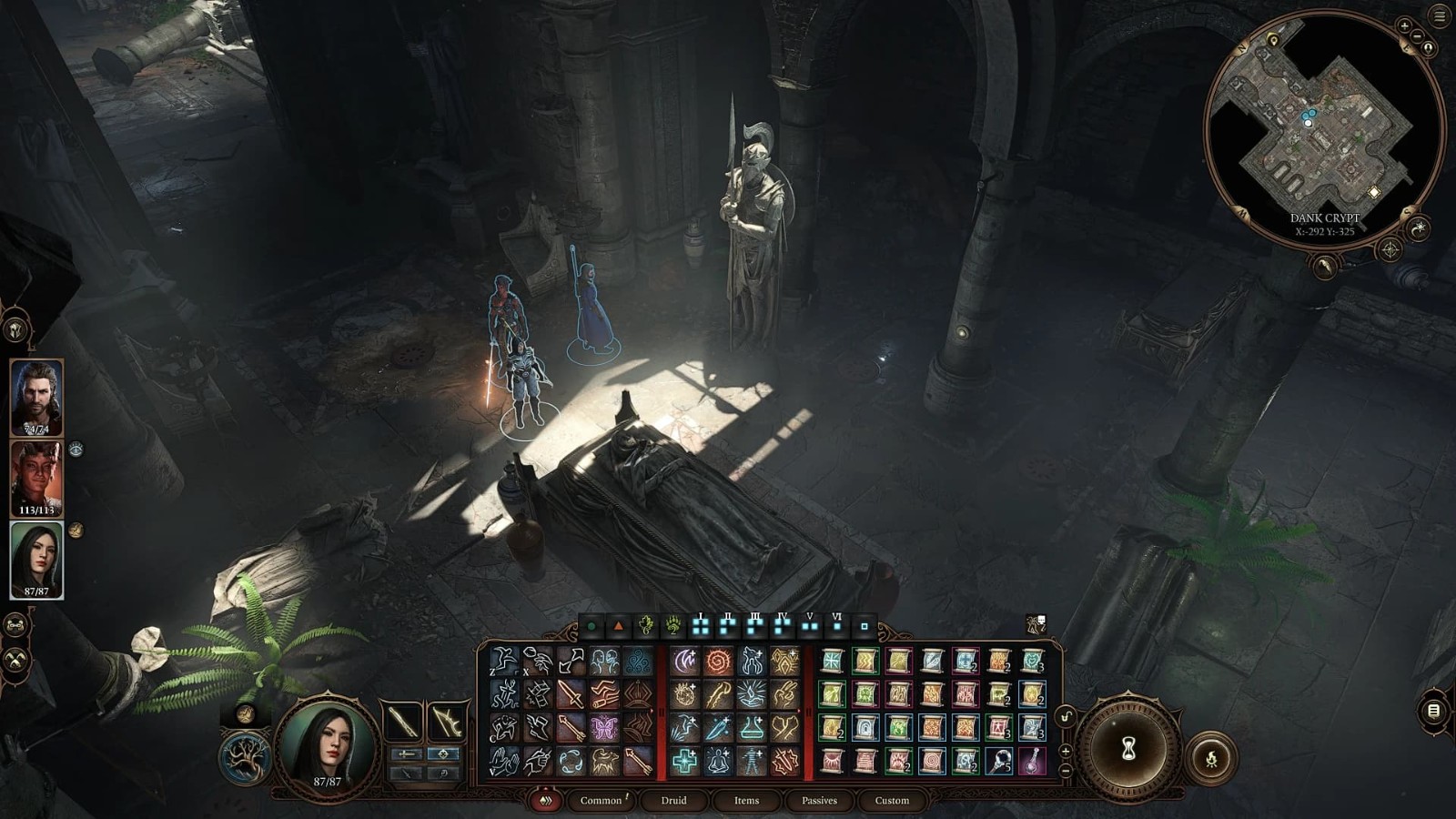This screenshot has height=819, width=1456.
Task: Switch to the Common hotbar tab
Action: click(601, 801)
